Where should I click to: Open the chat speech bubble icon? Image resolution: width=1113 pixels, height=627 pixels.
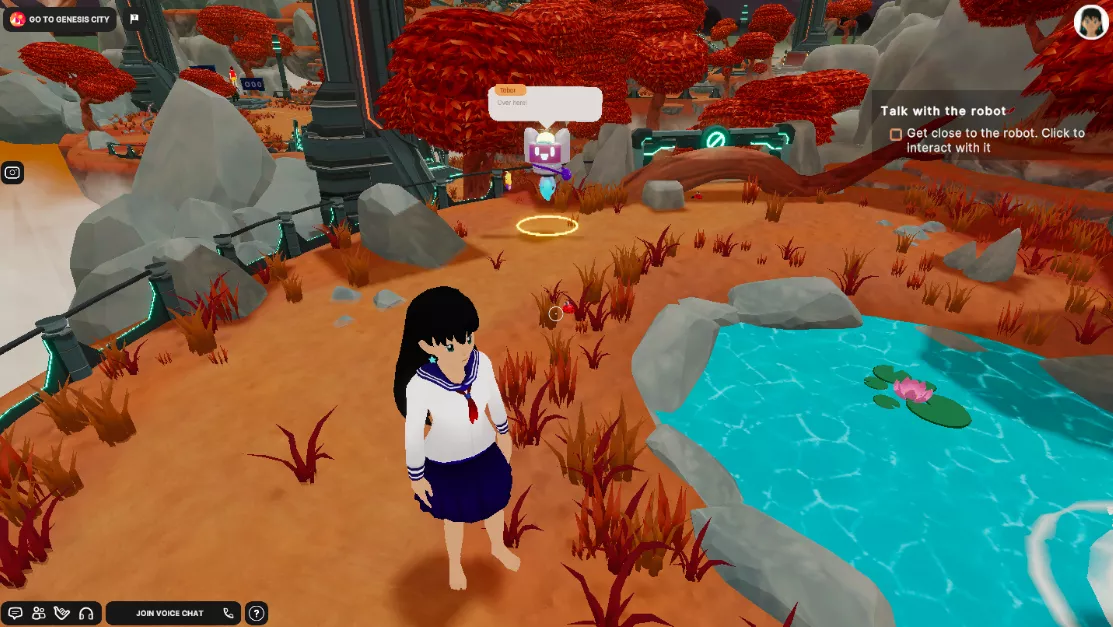tap(15, 613)
